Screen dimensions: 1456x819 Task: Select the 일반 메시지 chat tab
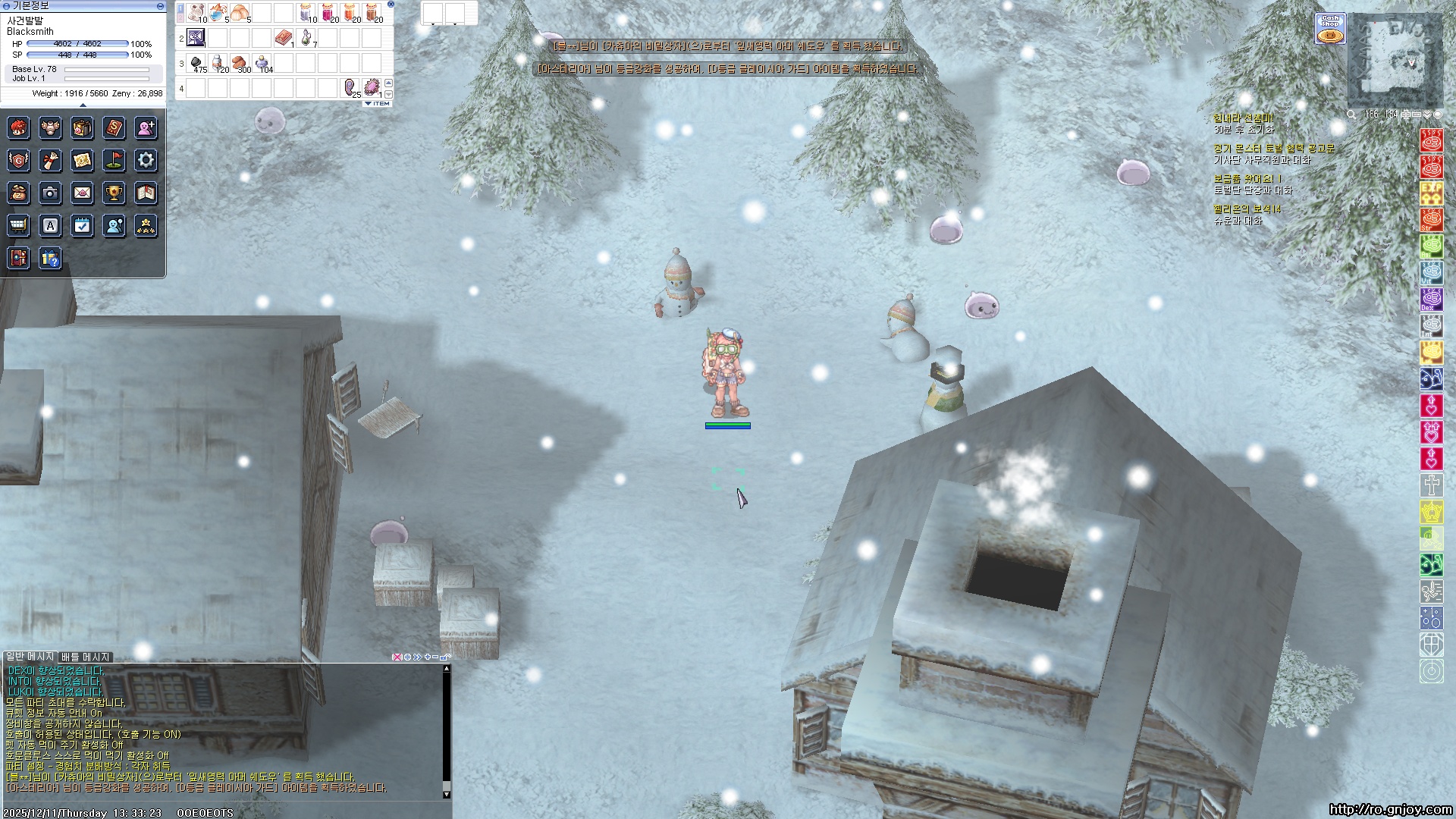30,657
